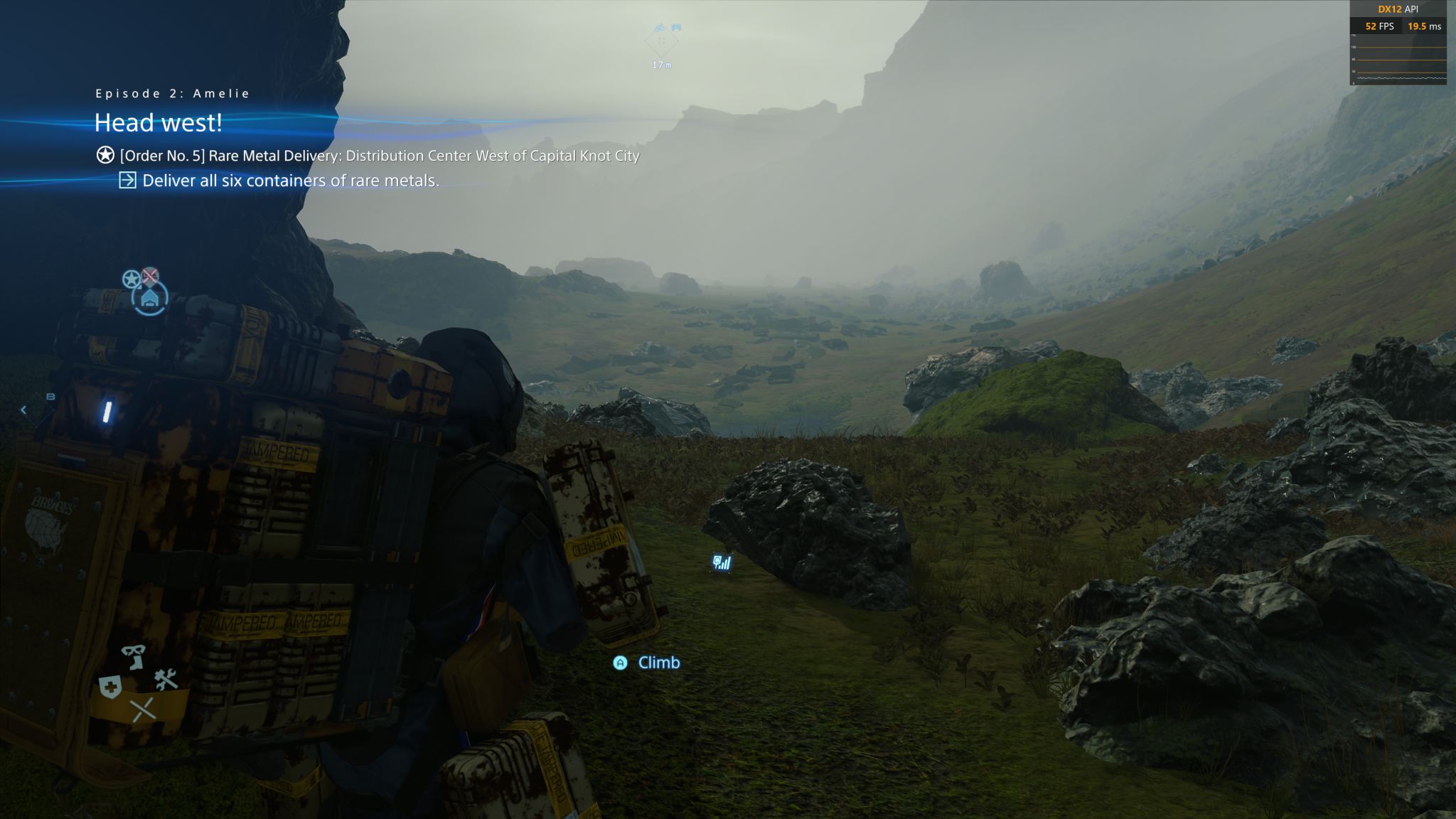Click the crossed sticks icon on the cargo
This screenshot has height=819, width=1456.
pyautogui.click(x=143, y=710)
